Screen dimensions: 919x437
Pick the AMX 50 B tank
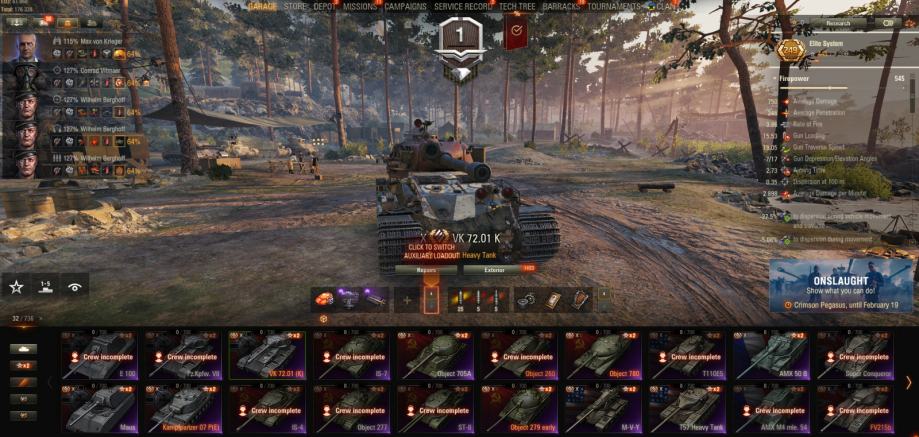tap(773, 353)
